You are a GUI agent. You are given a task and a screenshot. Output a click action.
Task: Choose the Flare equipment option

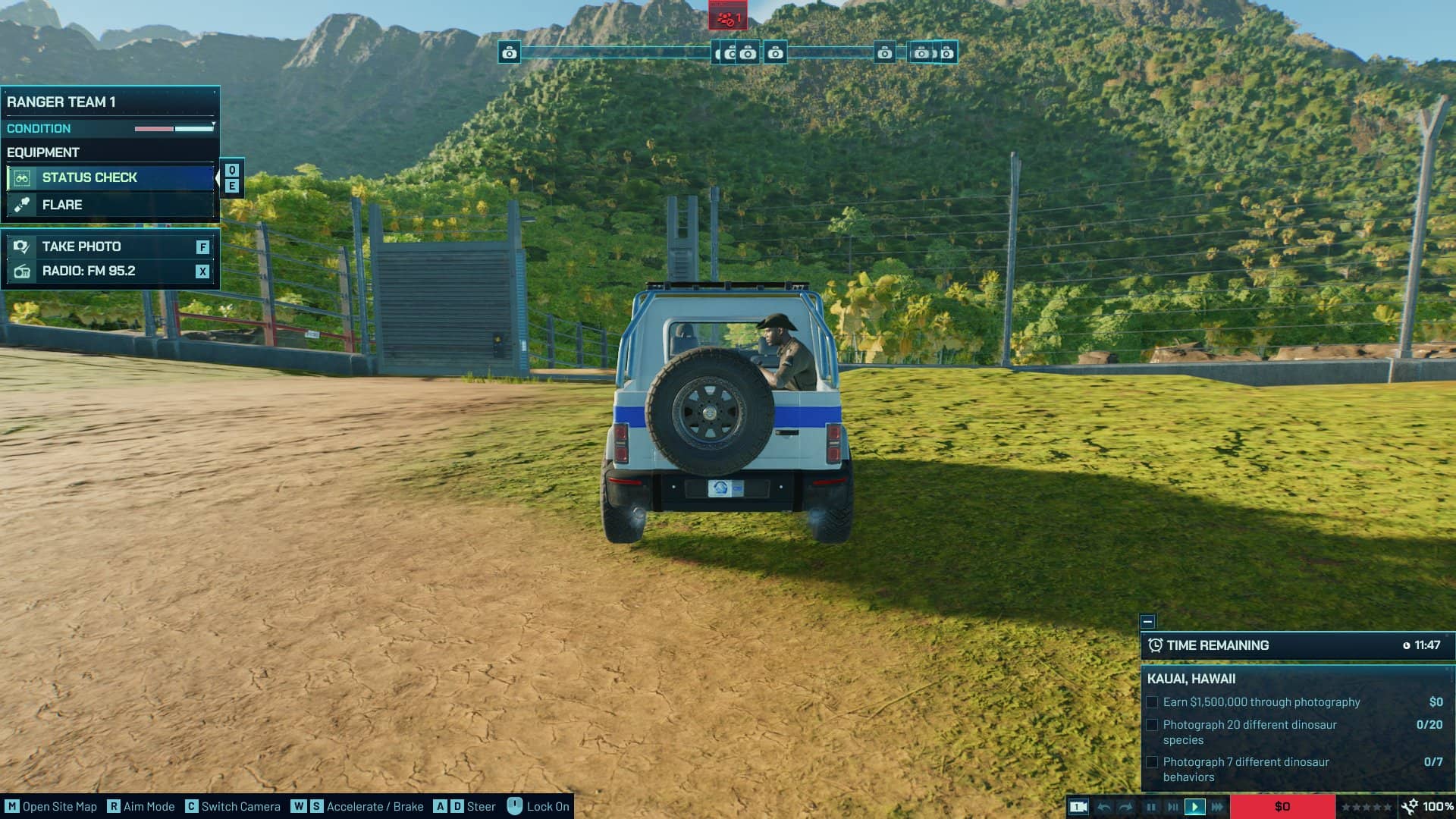pyautogui.click(x=110, y=205)
